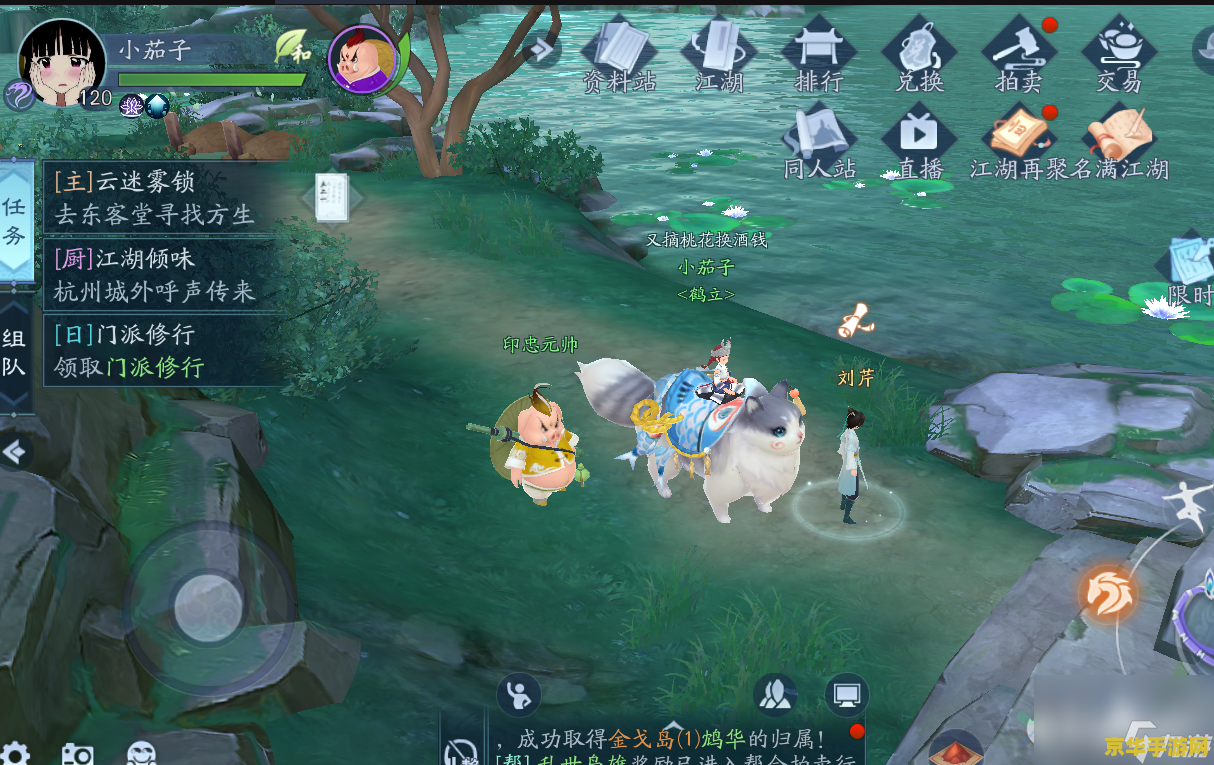This screenshot has height=765, width=1214.
Task: Select the pig pet portrait
Action: click(x=362, y=60)
